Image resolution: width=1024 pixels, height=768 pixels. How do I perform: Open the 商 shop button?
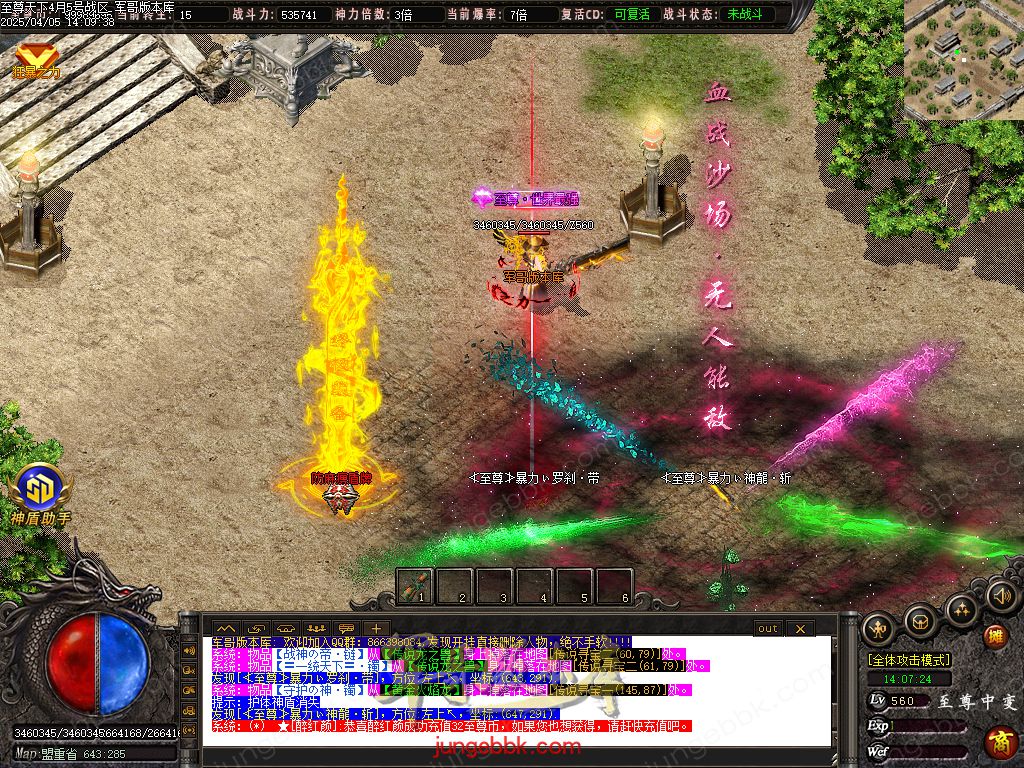999,742
